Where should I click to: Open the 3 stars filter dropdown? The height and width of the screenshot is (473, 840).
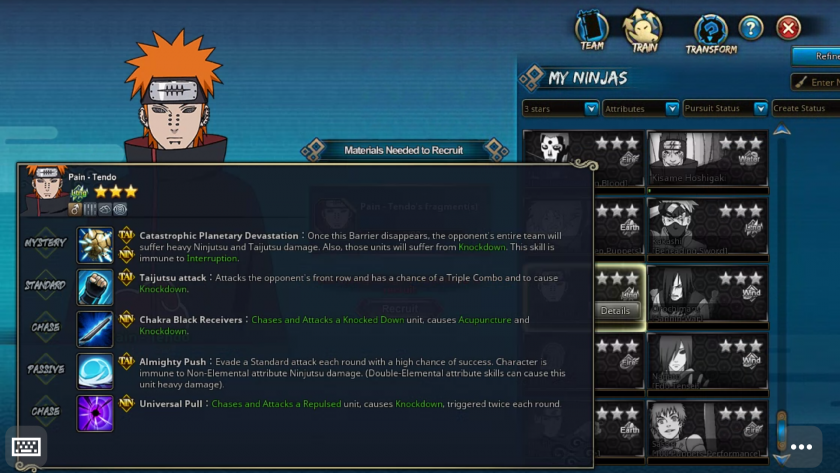[x=561, y=108]
